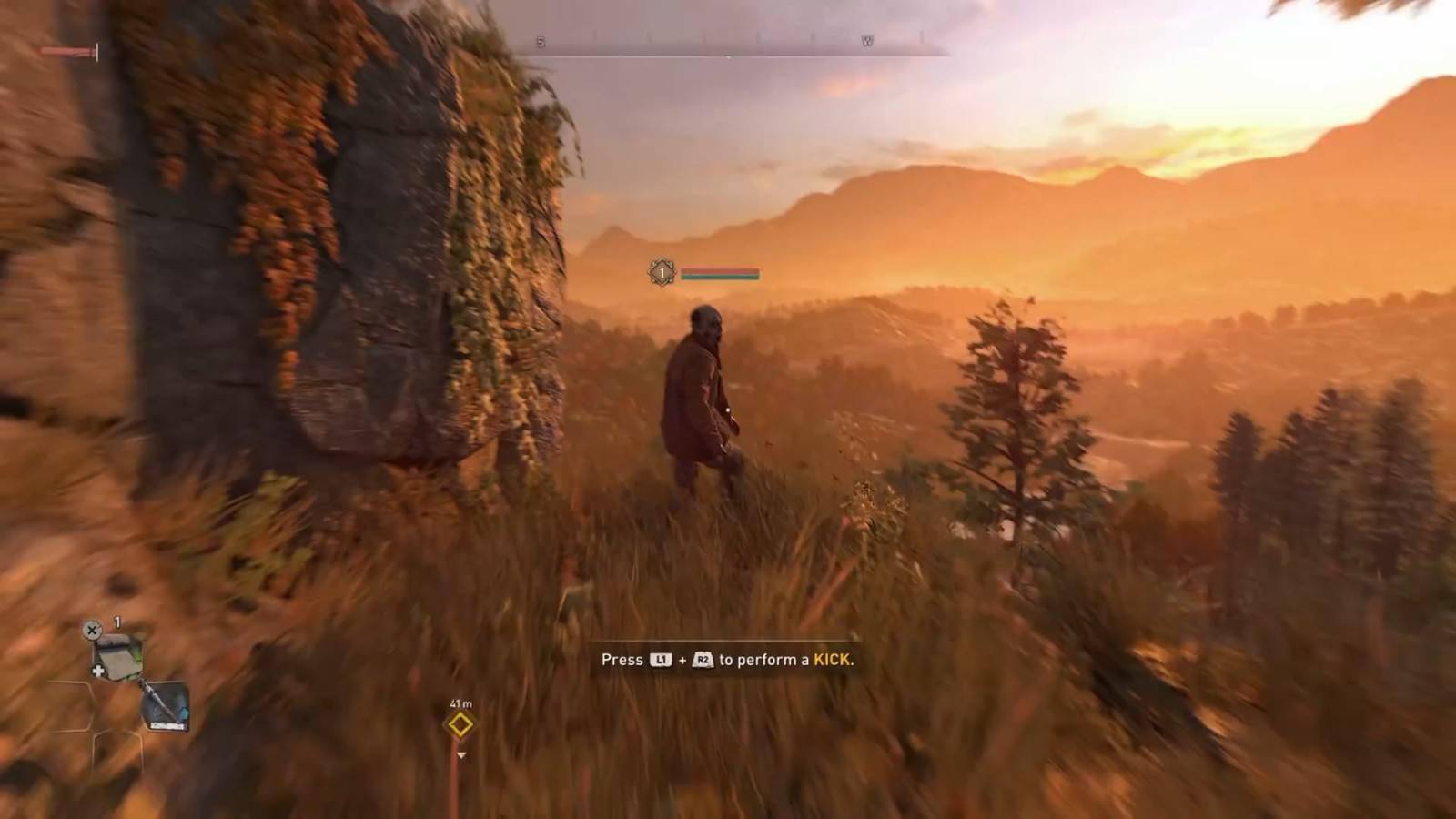
Task: Click the enemy level 1 badge
Action: [662, 272]
